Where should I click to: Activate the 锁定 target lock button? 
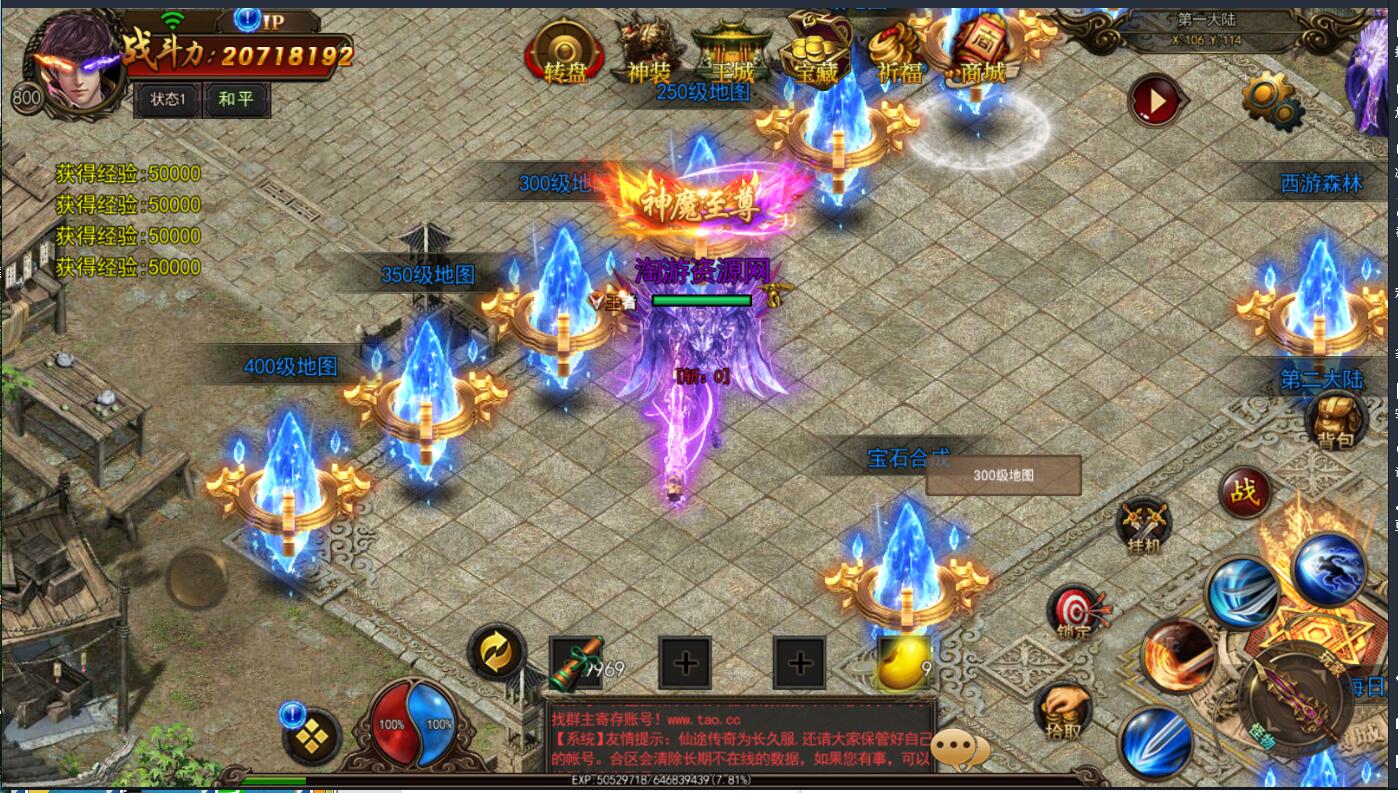click(x=1076, y=612)
